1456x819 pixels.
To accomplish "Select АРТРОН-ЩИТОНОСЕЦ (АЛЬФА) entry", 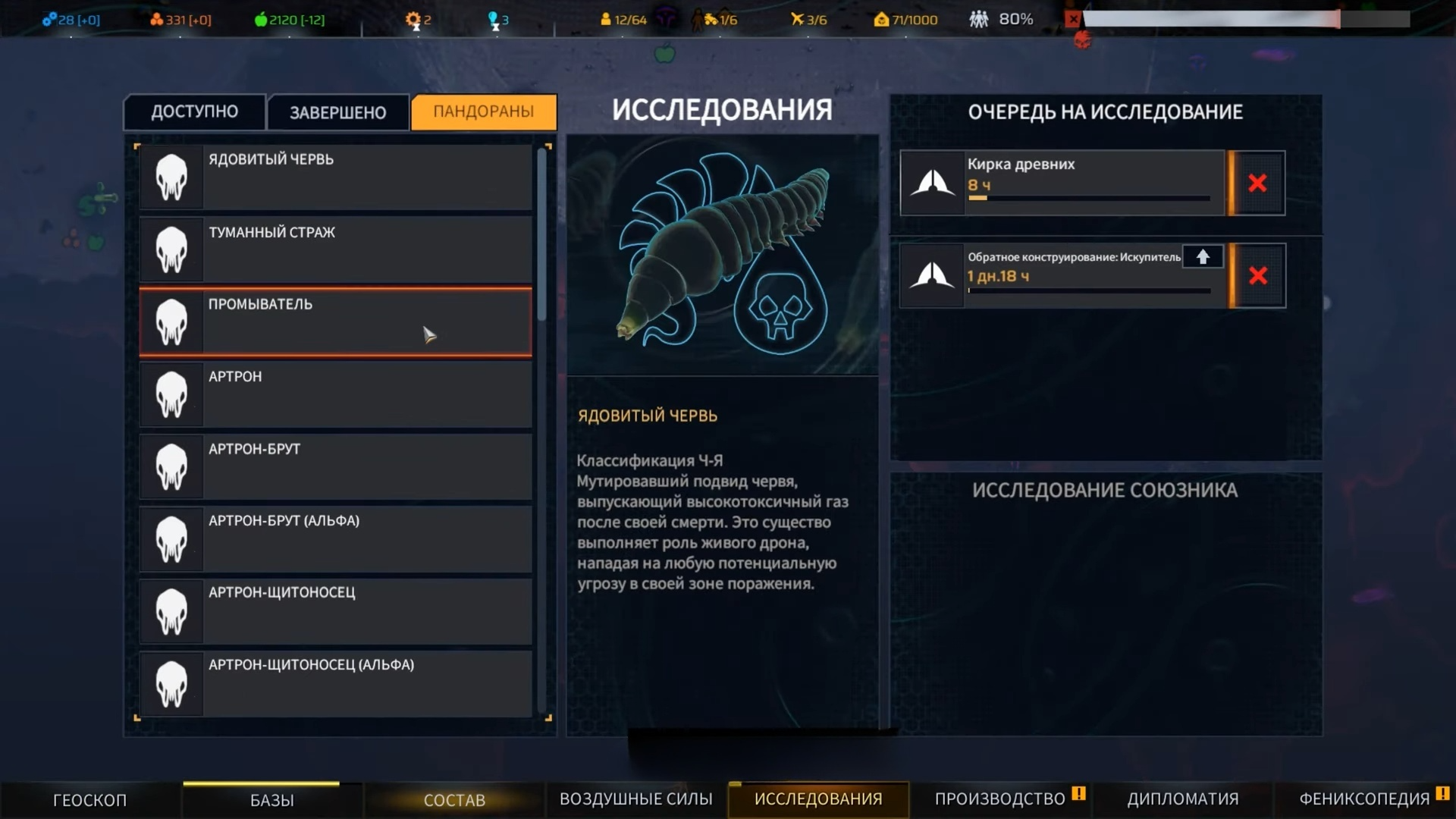I will tap(335, 682).
